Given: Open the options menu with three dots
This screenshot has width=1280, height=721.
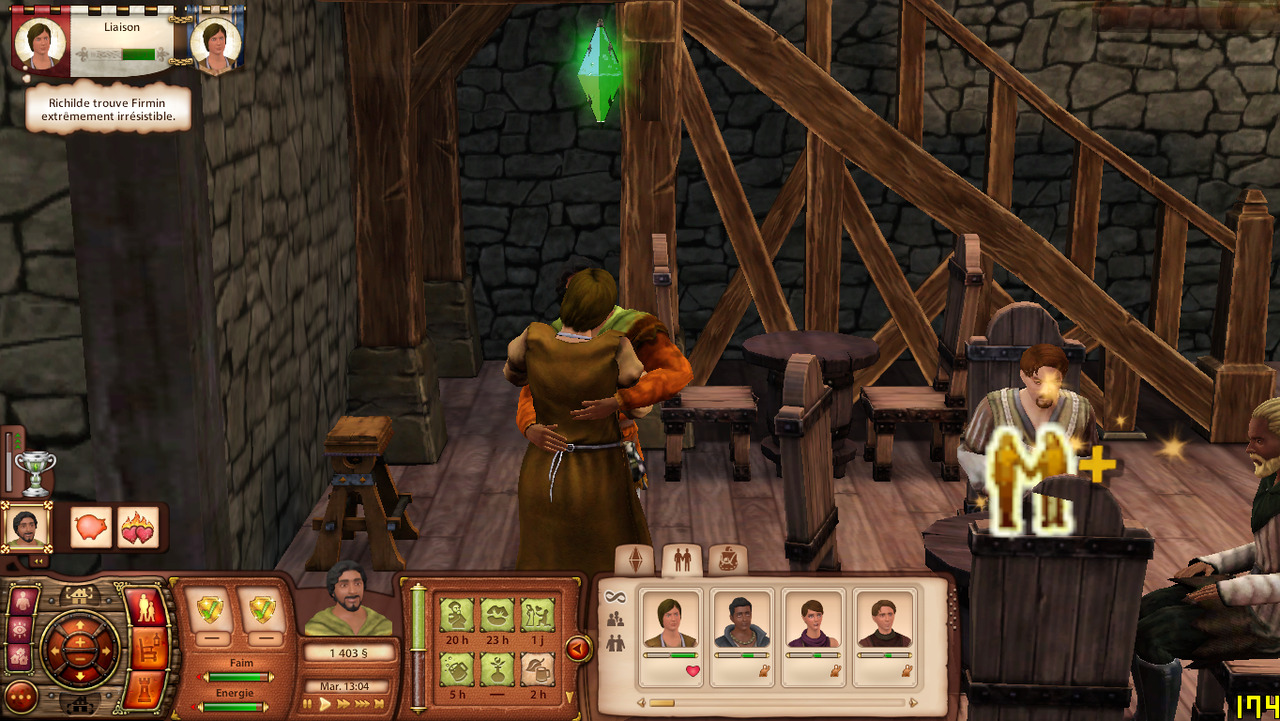Looking at the screenshot, I should [21, 696].
